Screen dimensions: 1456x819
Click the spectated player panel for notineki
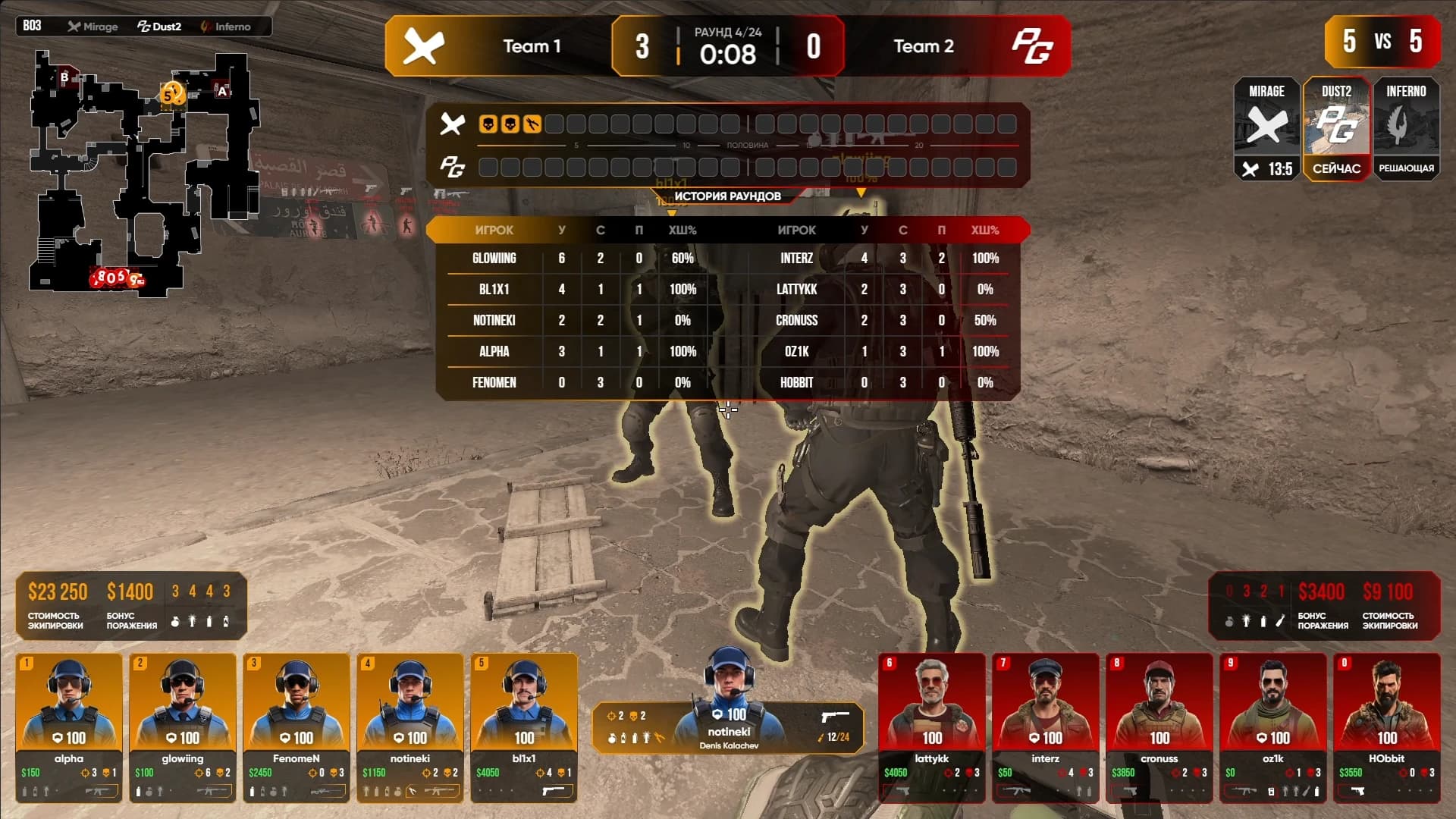pyautogui.click(x=728, y=728)
